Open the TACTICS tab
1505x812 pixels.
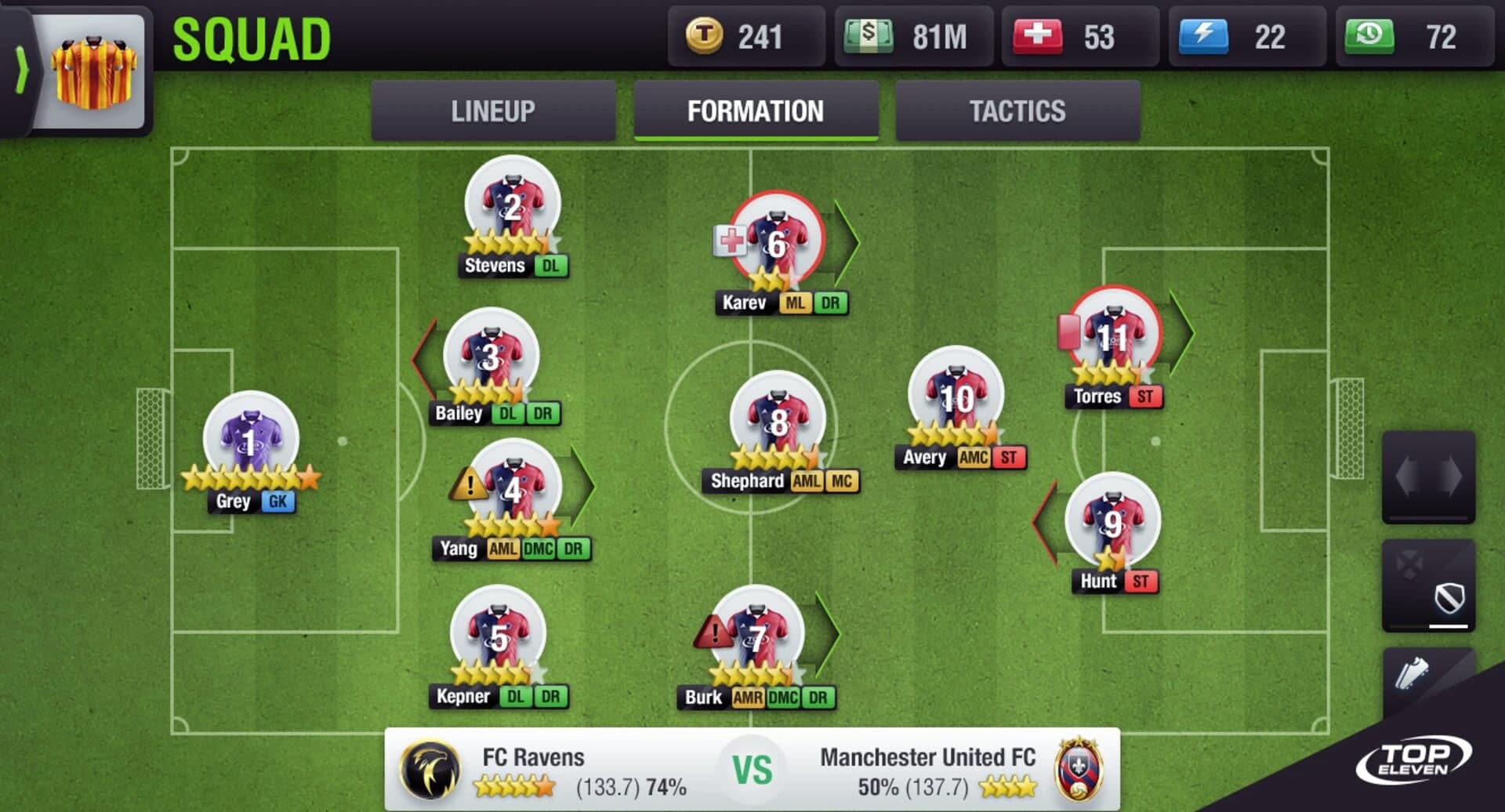click(1017, 111)
